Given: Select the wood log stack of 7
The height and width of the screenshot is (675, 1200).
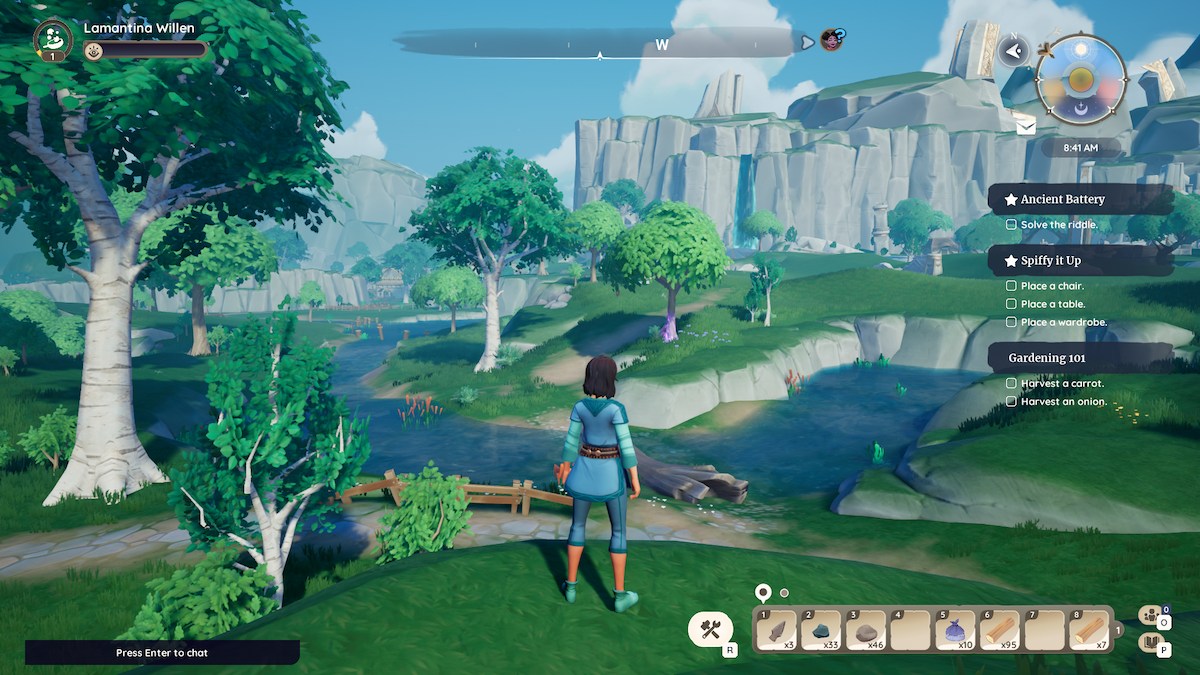Looking at the screenshot, I should click(1089, 630).
